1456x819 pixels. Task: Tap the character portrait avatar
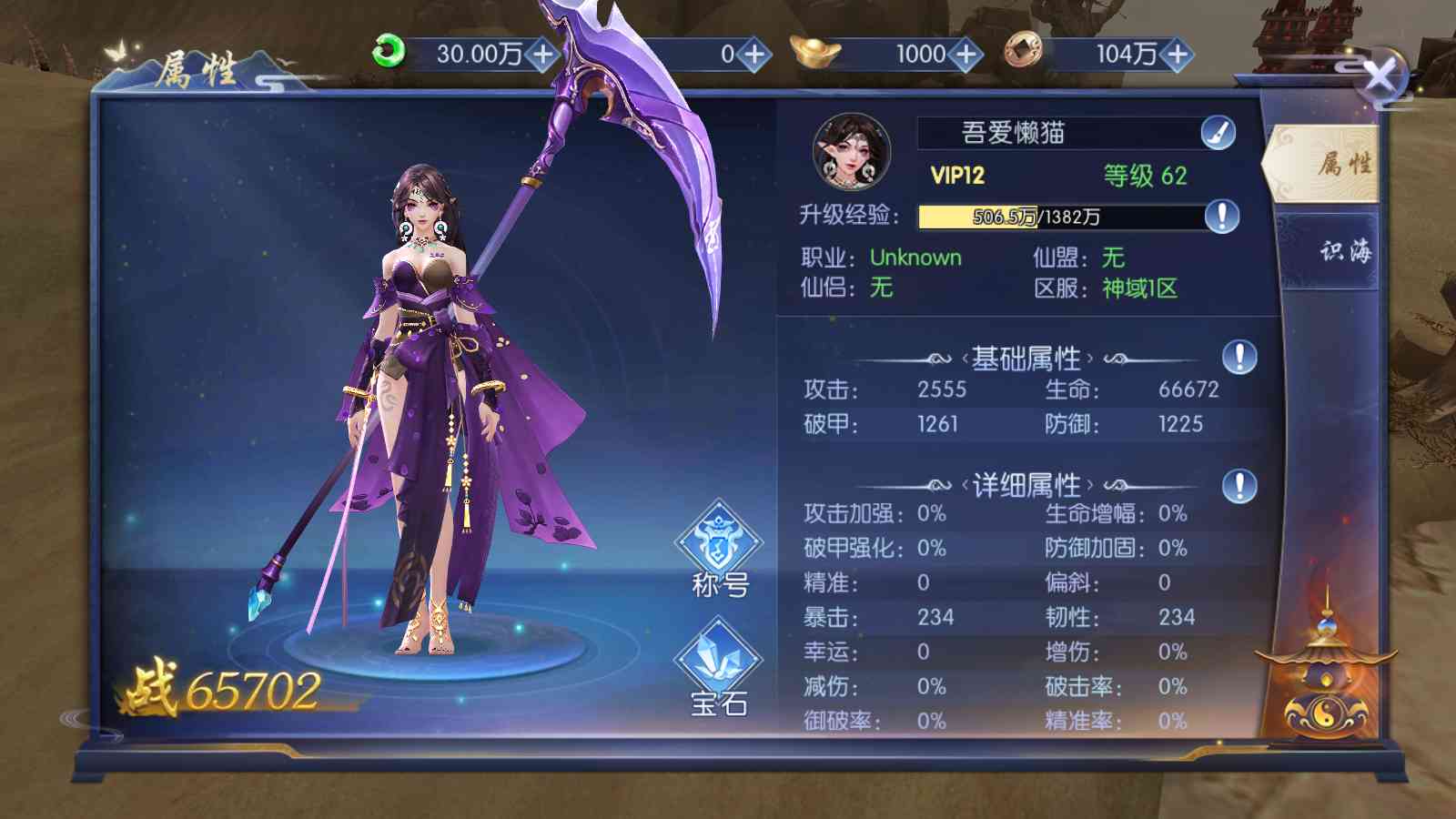coord(851,151)
